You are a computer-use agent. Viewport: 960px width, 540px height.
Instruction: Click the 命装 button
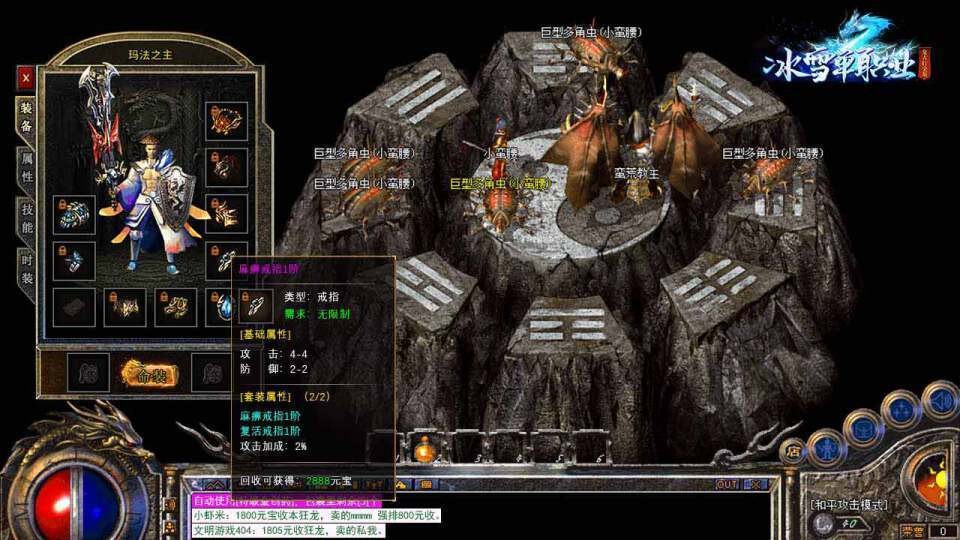click(x=149, y=374)
